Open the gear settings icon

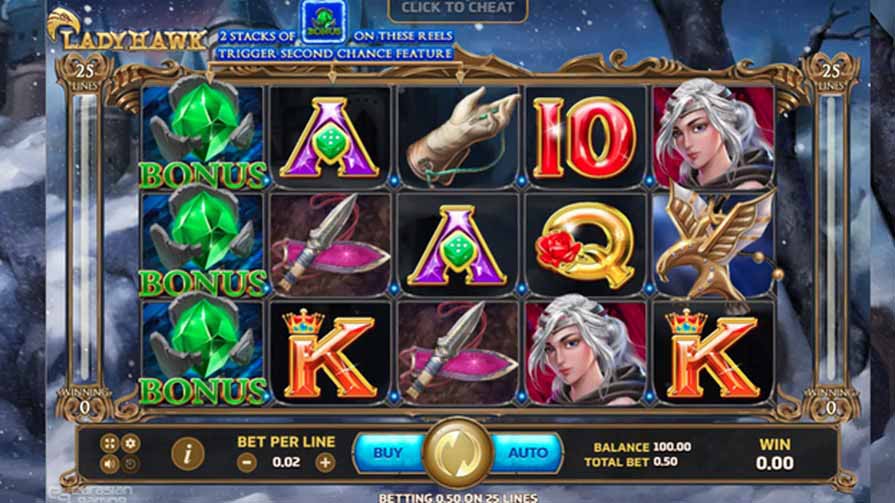point(131,442)
